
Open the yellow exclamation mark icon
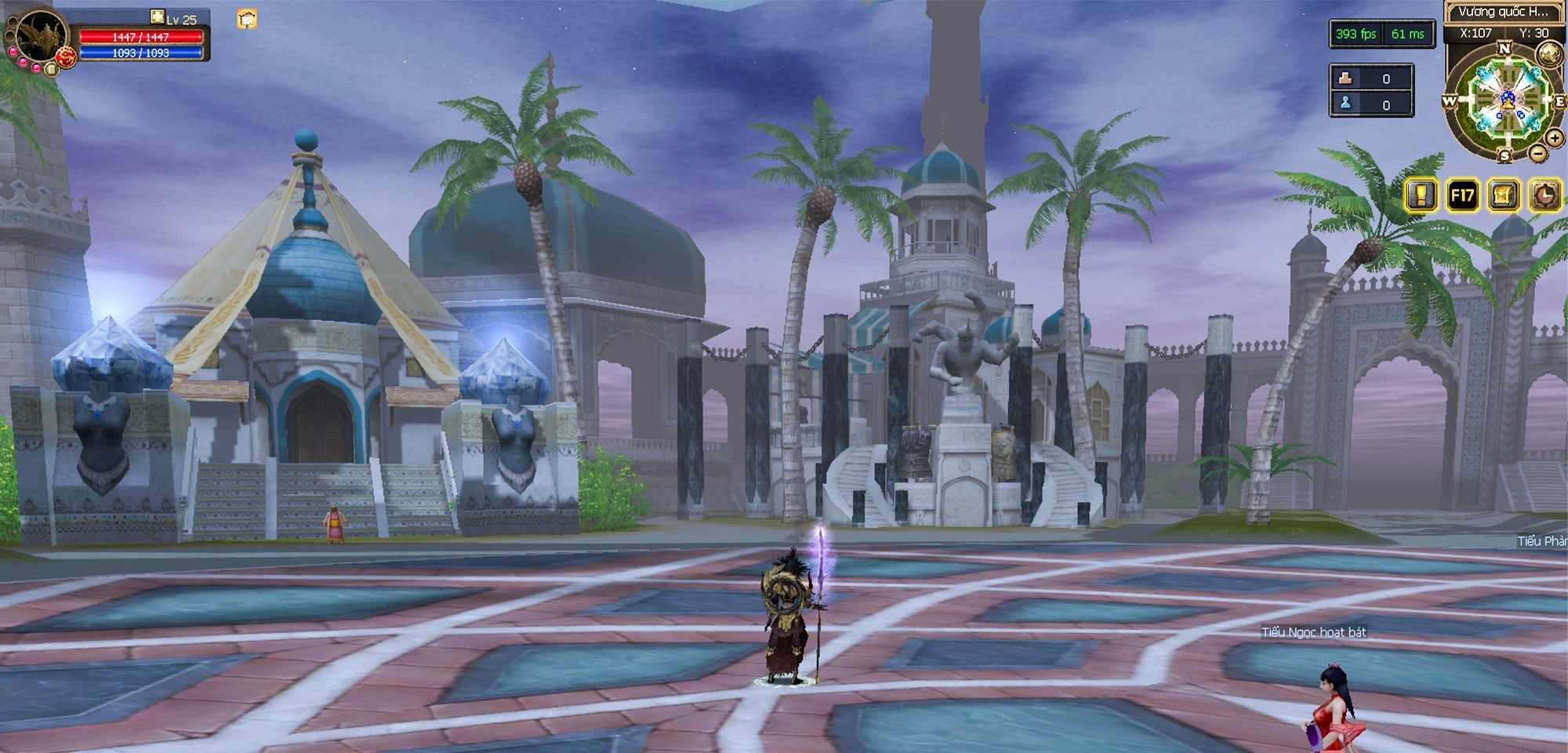(1421, 195)
